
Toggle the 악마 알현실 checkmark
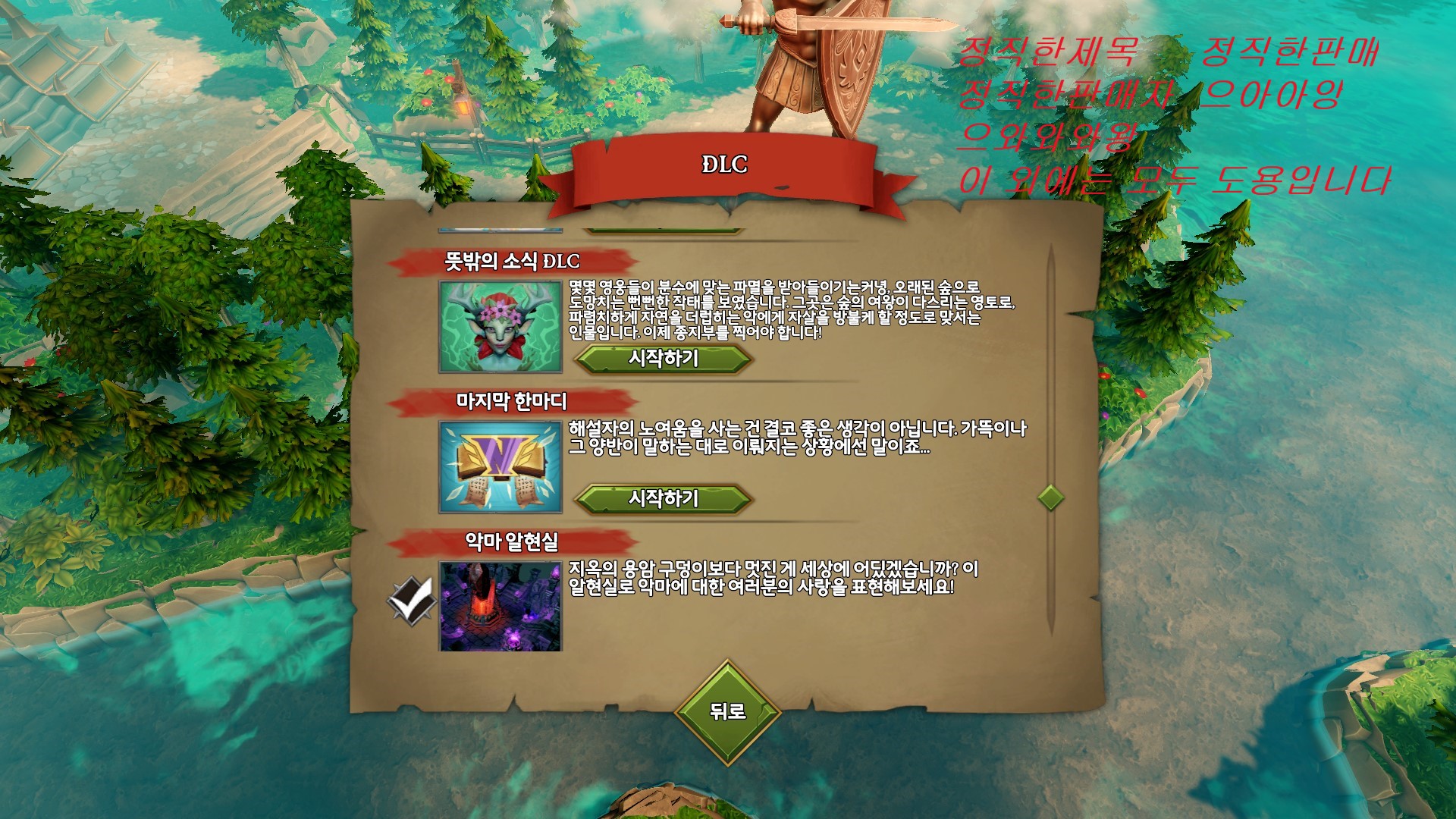(x=410, y=599)
